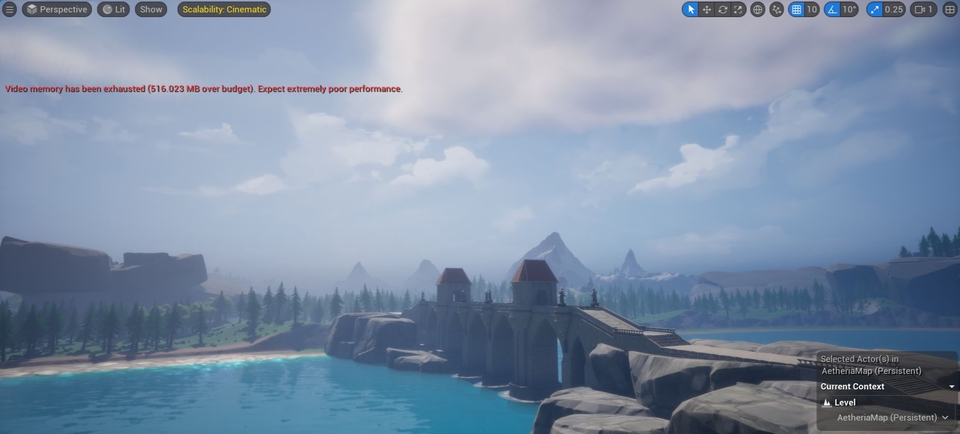The height and width of the screenshot is (434, 960).
Task: Open the camera speed setting
Action: (923, 9)
